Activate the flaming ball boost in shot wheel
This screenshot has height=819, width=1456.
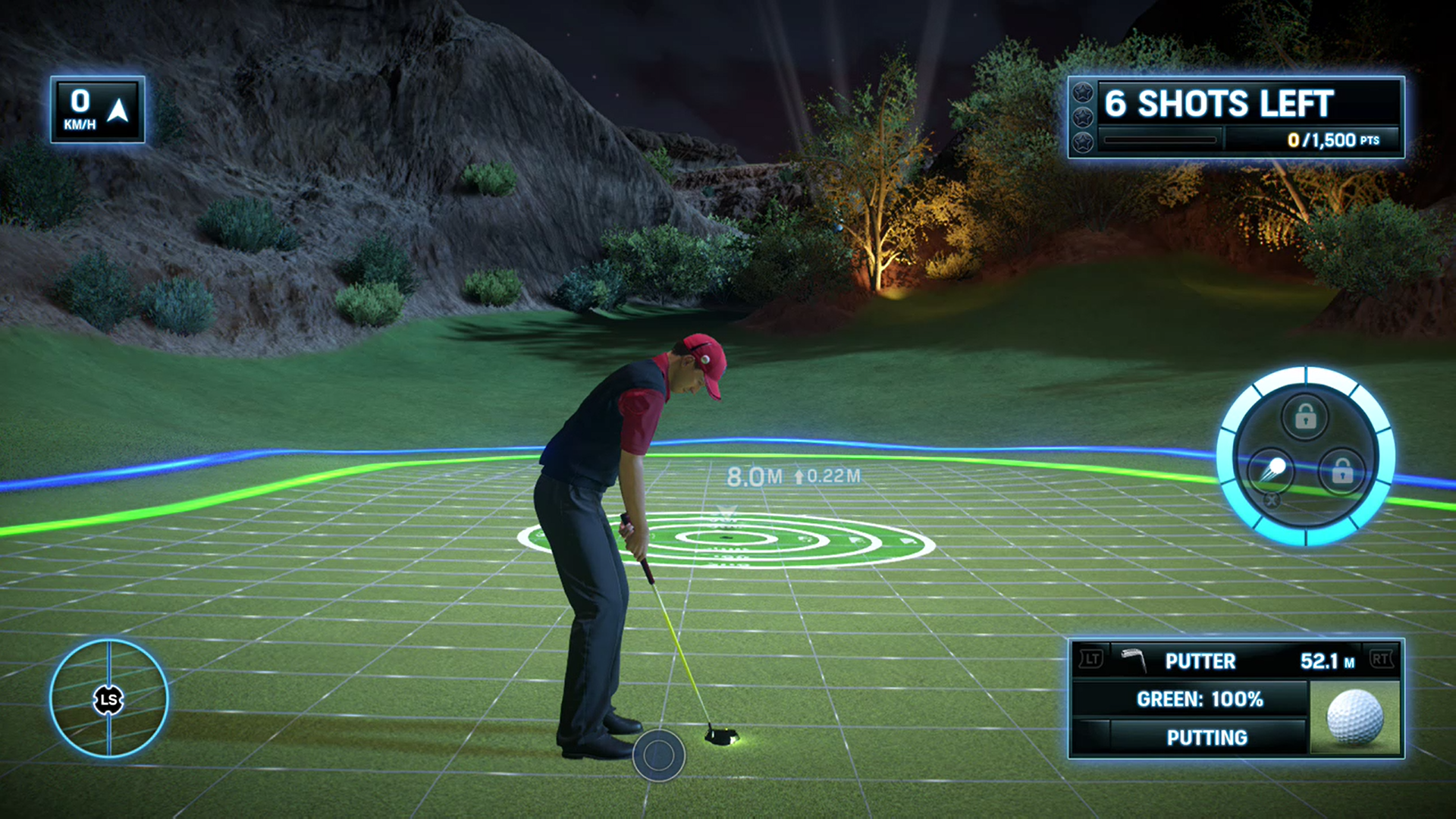1272,469
